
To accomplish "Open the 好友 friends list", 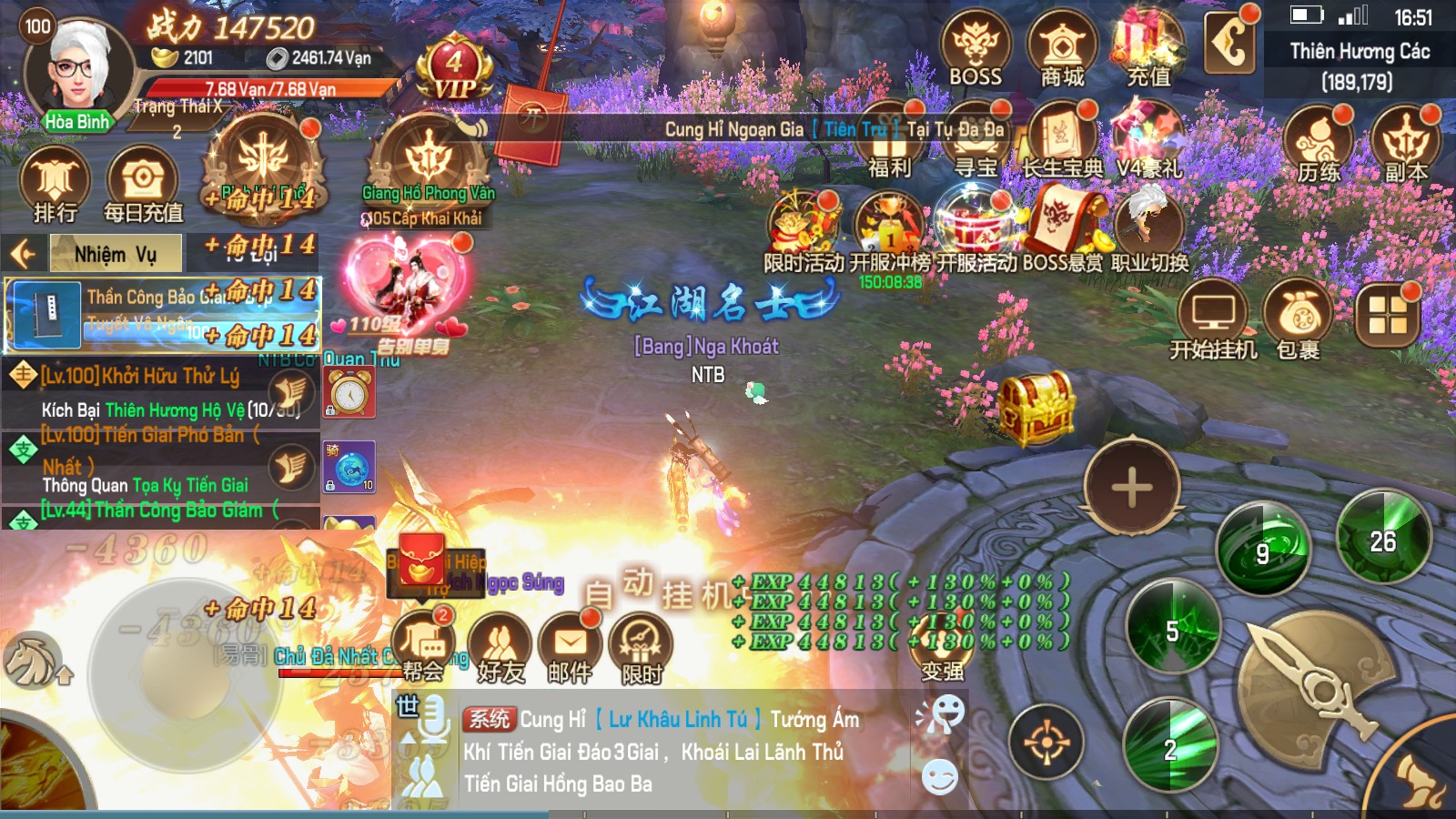I will (500, 648).
